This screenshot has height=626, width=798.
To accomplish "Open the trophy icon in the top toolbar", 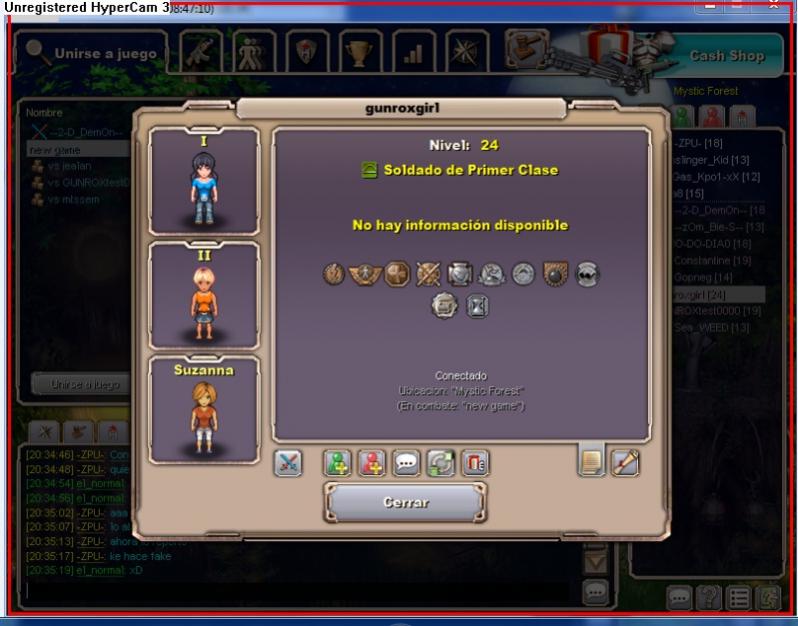I will coord(358,52).
